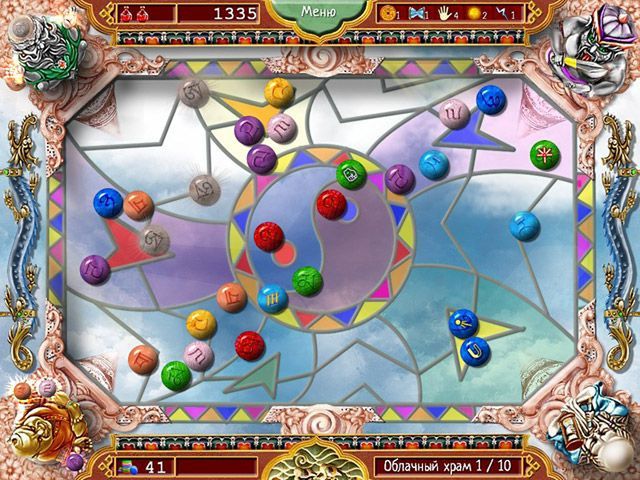This screenshot has width=640, height=480.
Task: Select the green ball with orange symbol
Action: coord(545,154)
